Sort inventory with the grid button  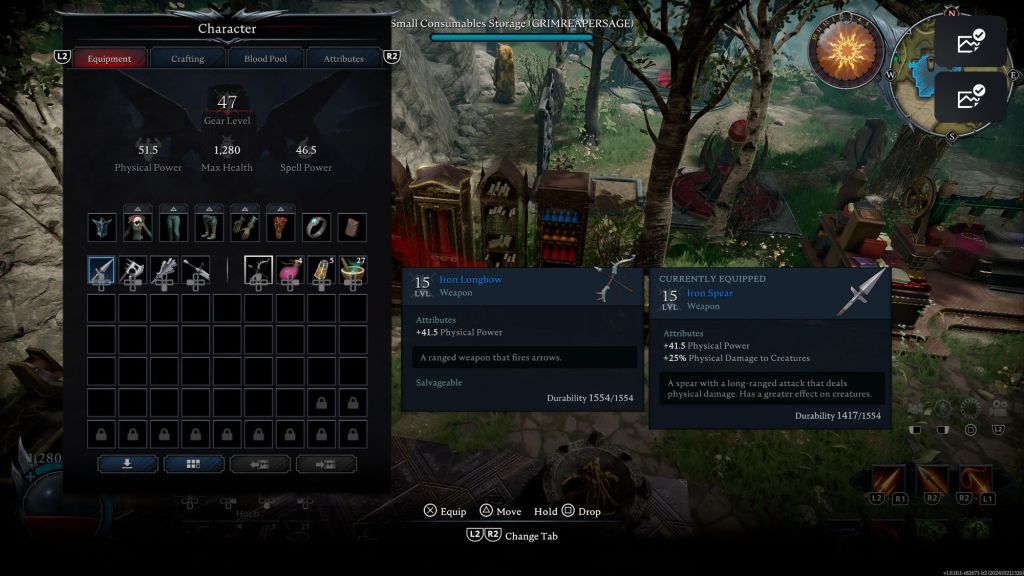(x=193, y=464)
